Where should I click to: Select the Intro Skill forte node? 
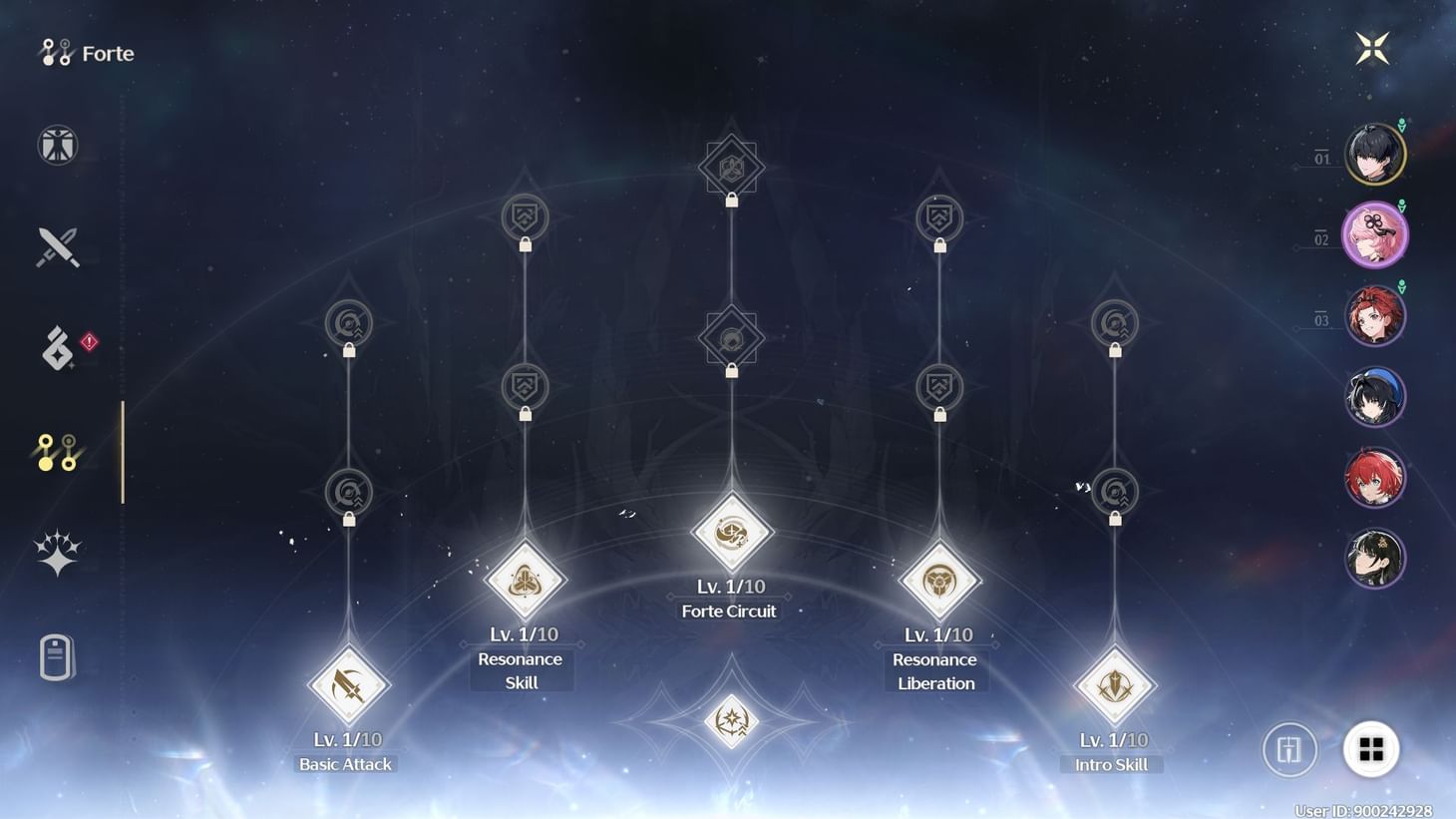1113,684
